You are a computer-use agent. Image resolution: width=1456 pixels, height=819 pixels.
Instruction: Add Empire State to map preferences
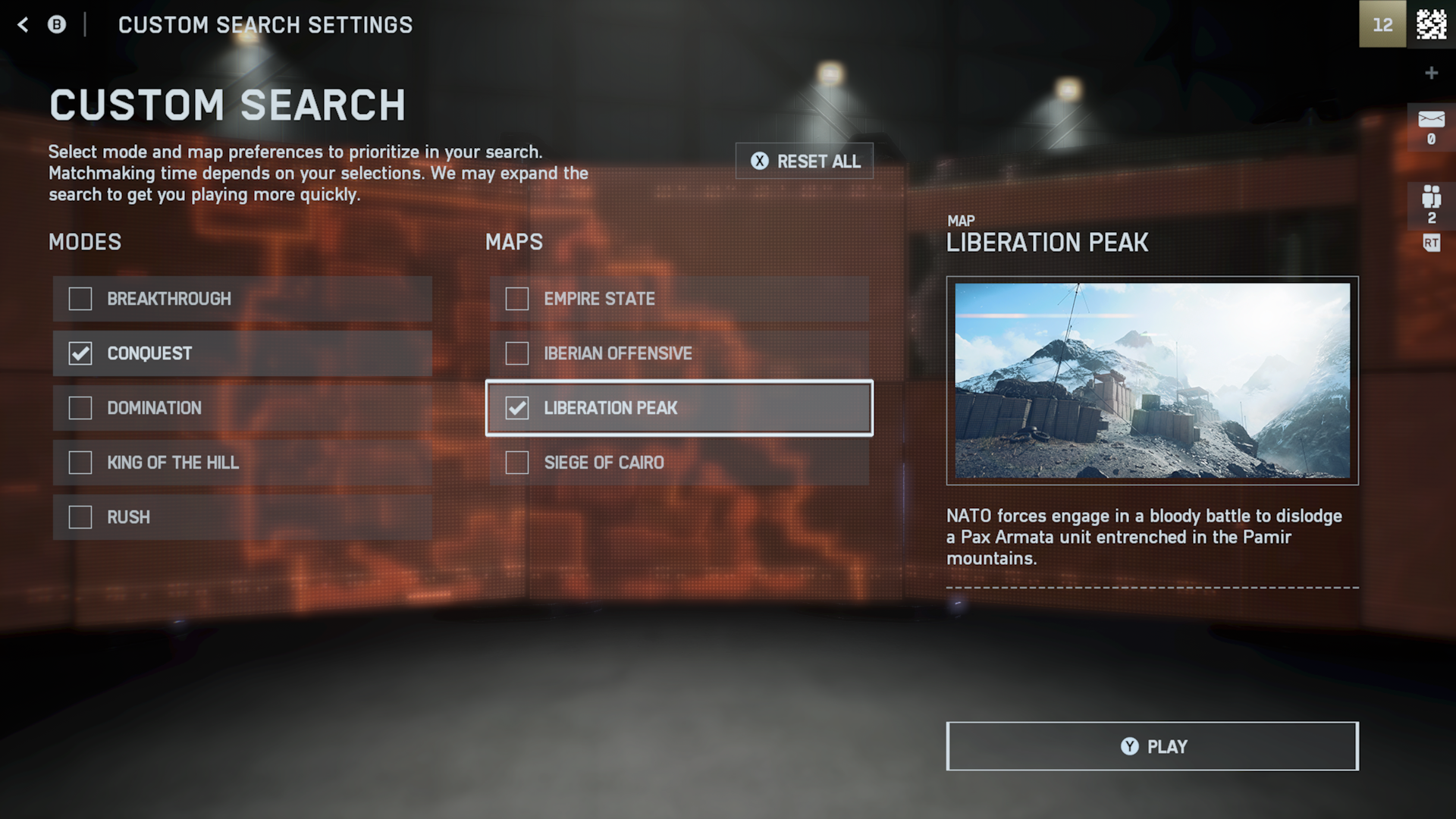(x=517, y=299)
